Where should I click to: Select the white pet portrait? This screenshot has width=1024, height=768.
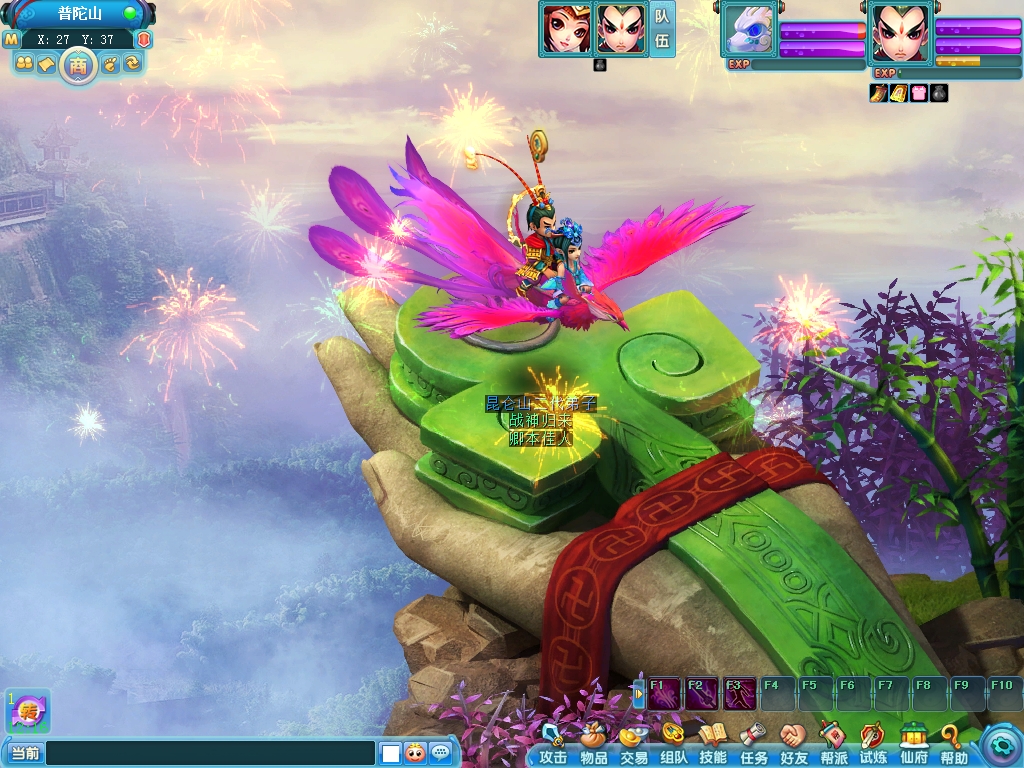[x=749, y=31]
